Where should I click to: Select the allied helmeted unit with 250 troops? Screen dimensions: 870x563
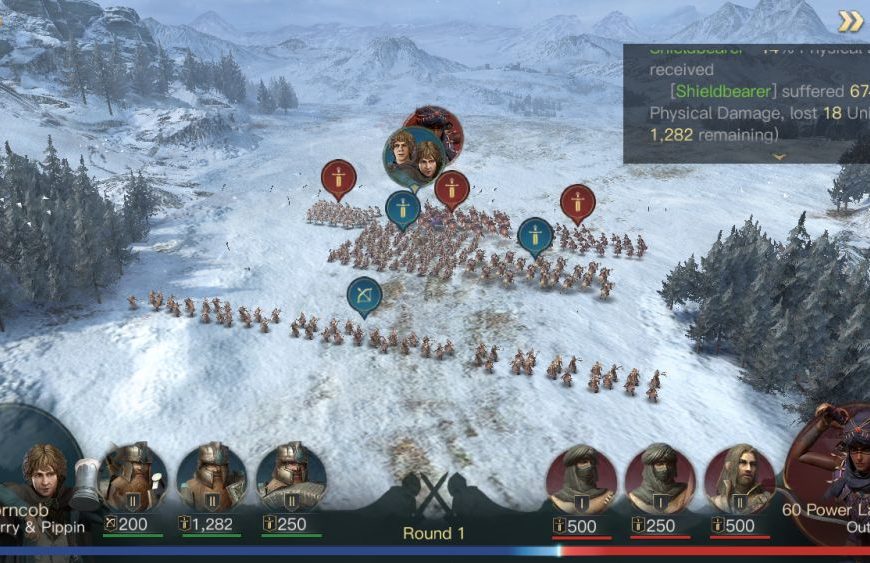pos(291,477)
